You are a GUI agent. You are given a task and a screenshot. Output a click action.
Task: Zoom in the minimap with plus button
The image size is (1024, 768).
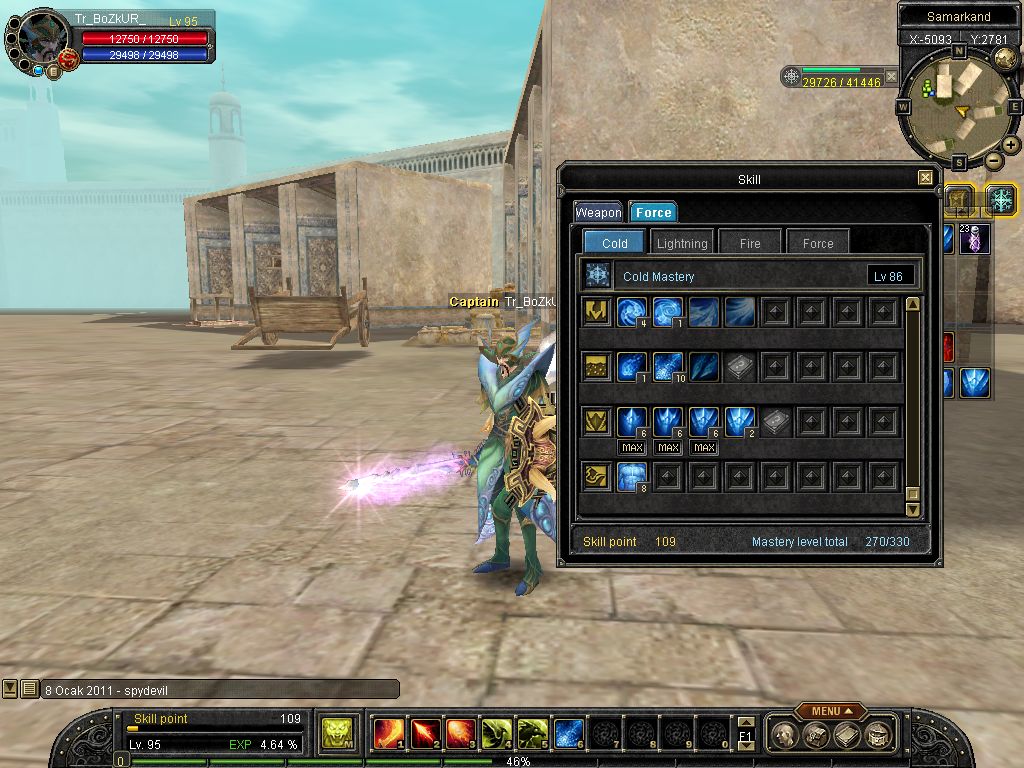pos(1011,145)
